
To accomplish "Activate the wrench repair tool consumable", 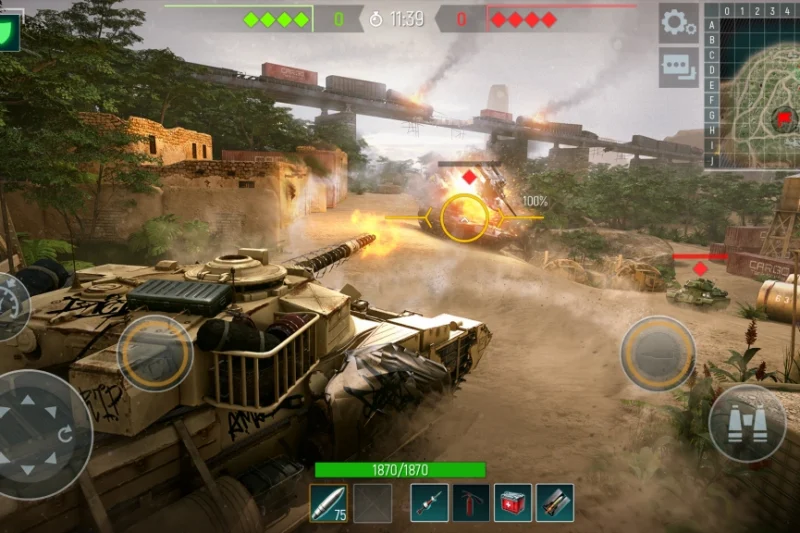I will tap(429, 503).
